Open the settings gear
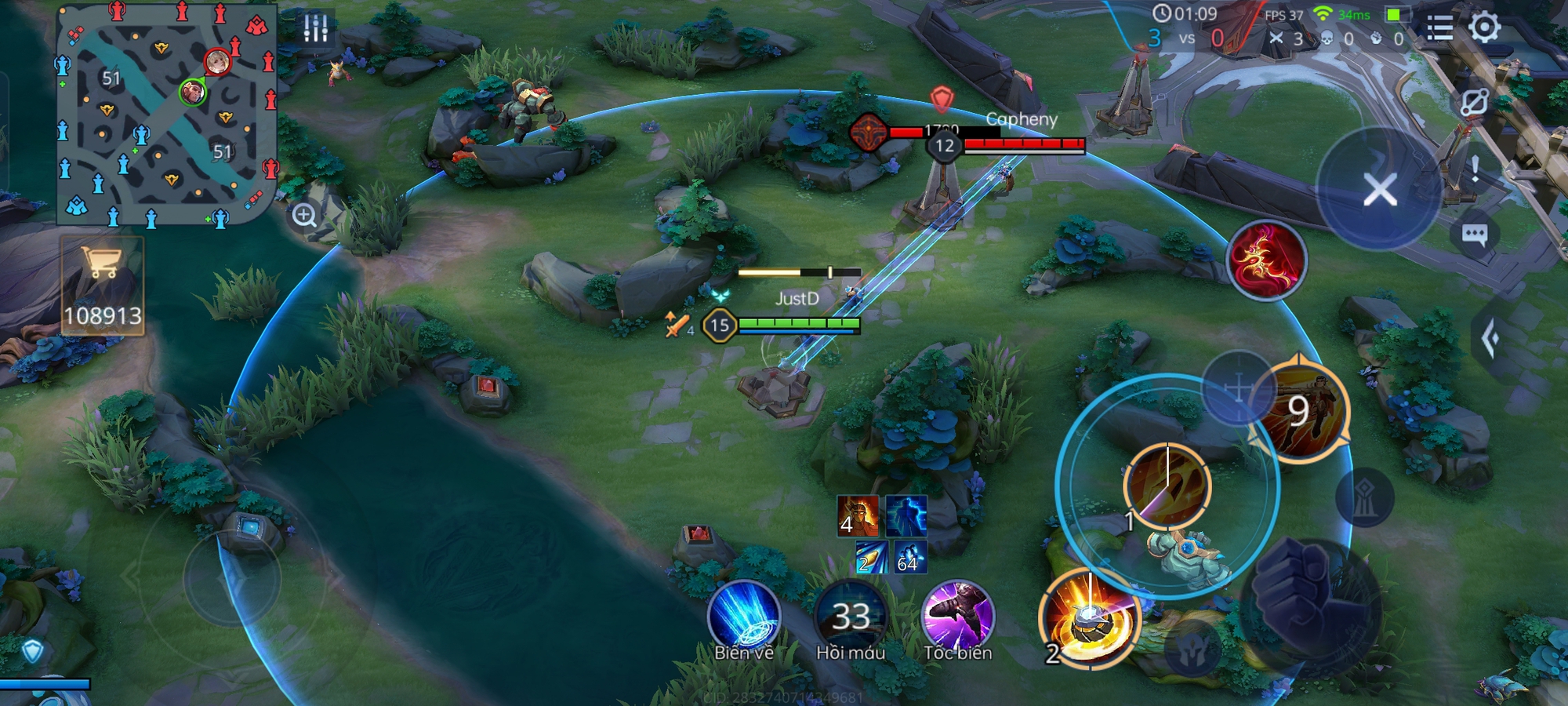Image resolution: width=1568 pixels, height=706 pixels. [x=1484, y=27]
